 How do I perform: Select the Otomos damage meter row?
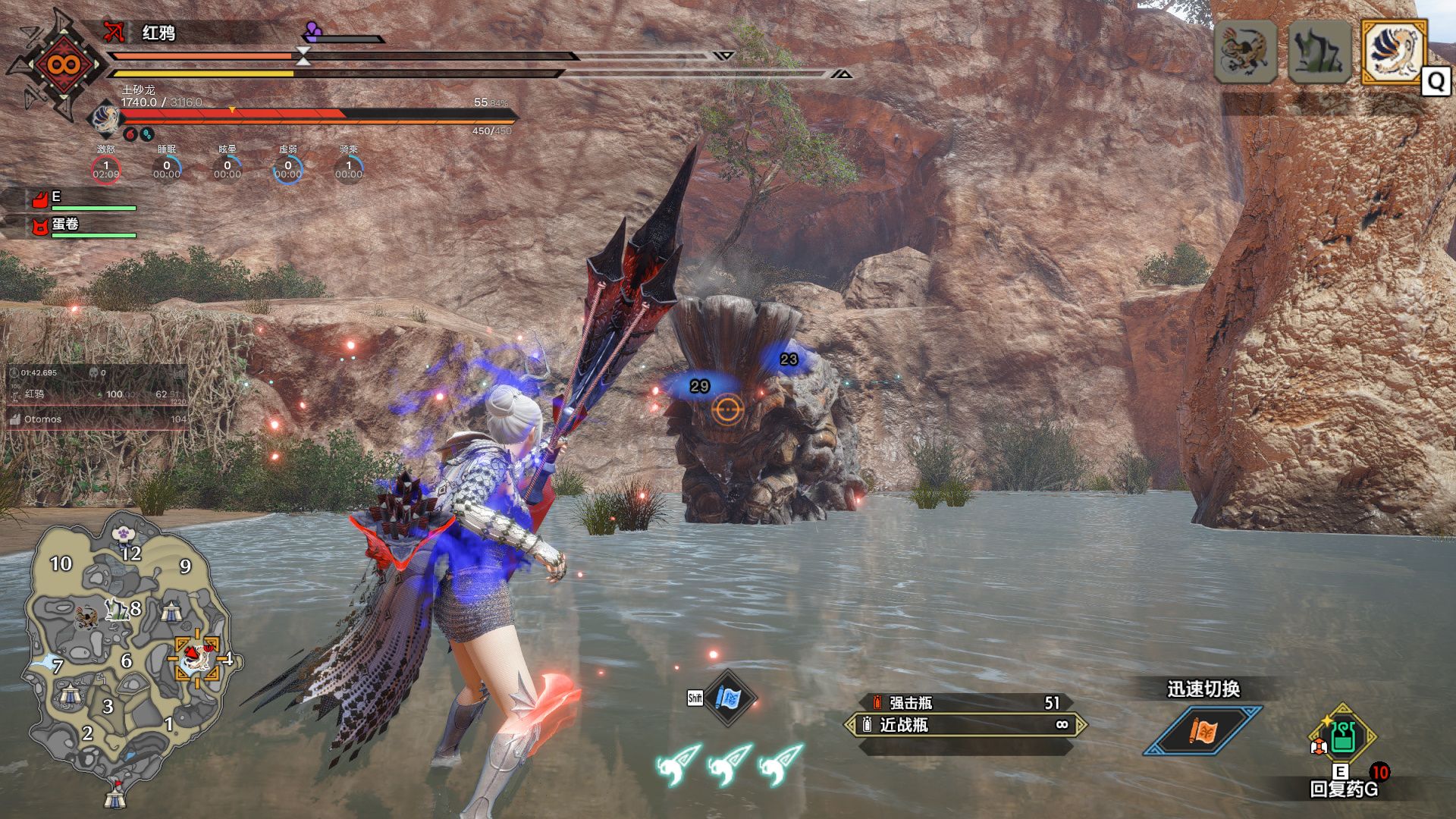click(x=97, y=419)
